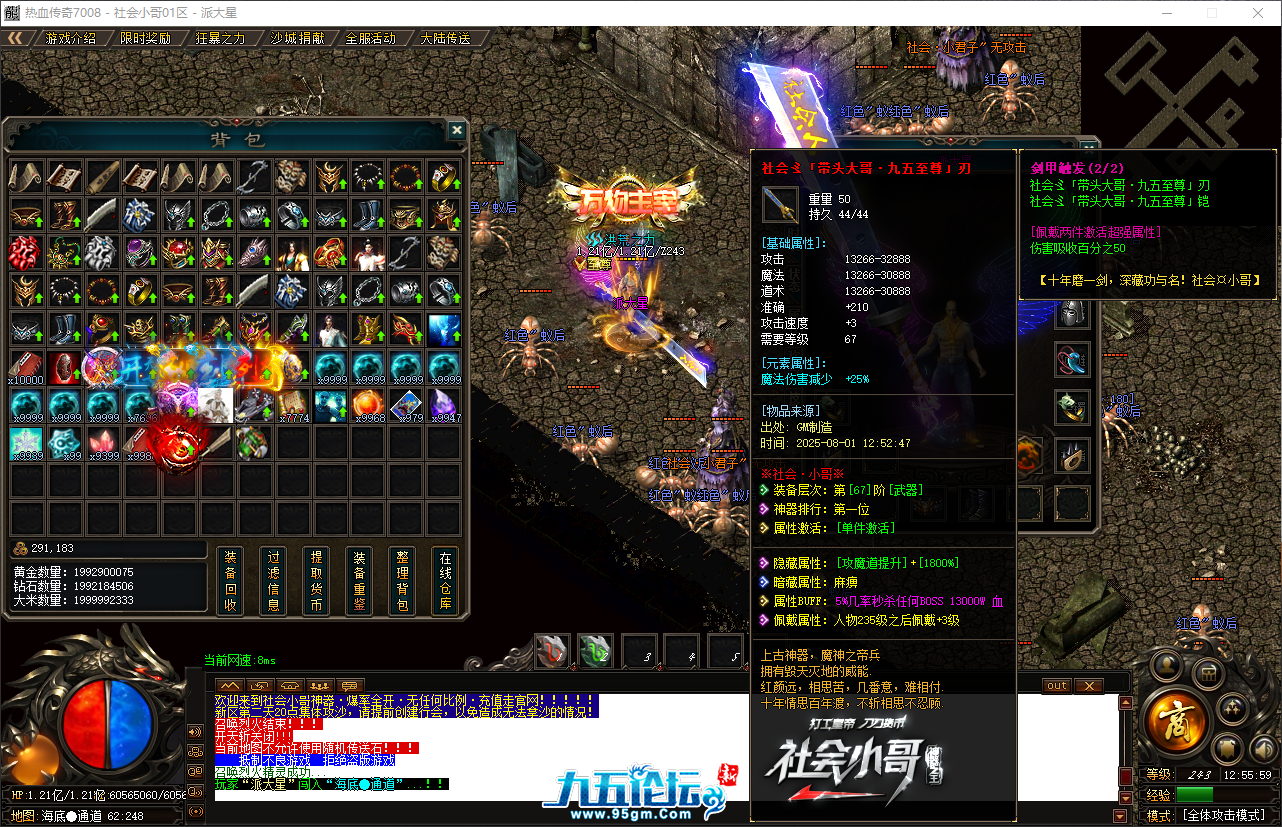Toggle the green auto-skill orb near the skill slots
Image resolution: width=1282 pixels, height=827 pixels.
(x=595, y=650)
